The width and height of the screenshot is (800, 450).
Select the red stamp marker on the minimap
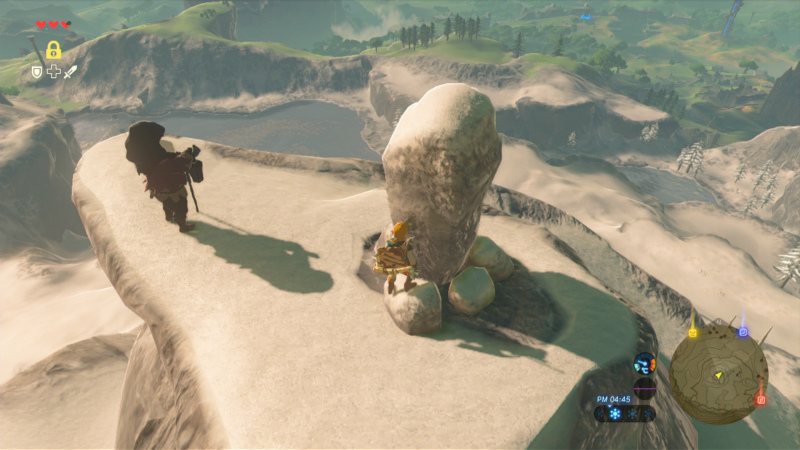pos(761,399)
